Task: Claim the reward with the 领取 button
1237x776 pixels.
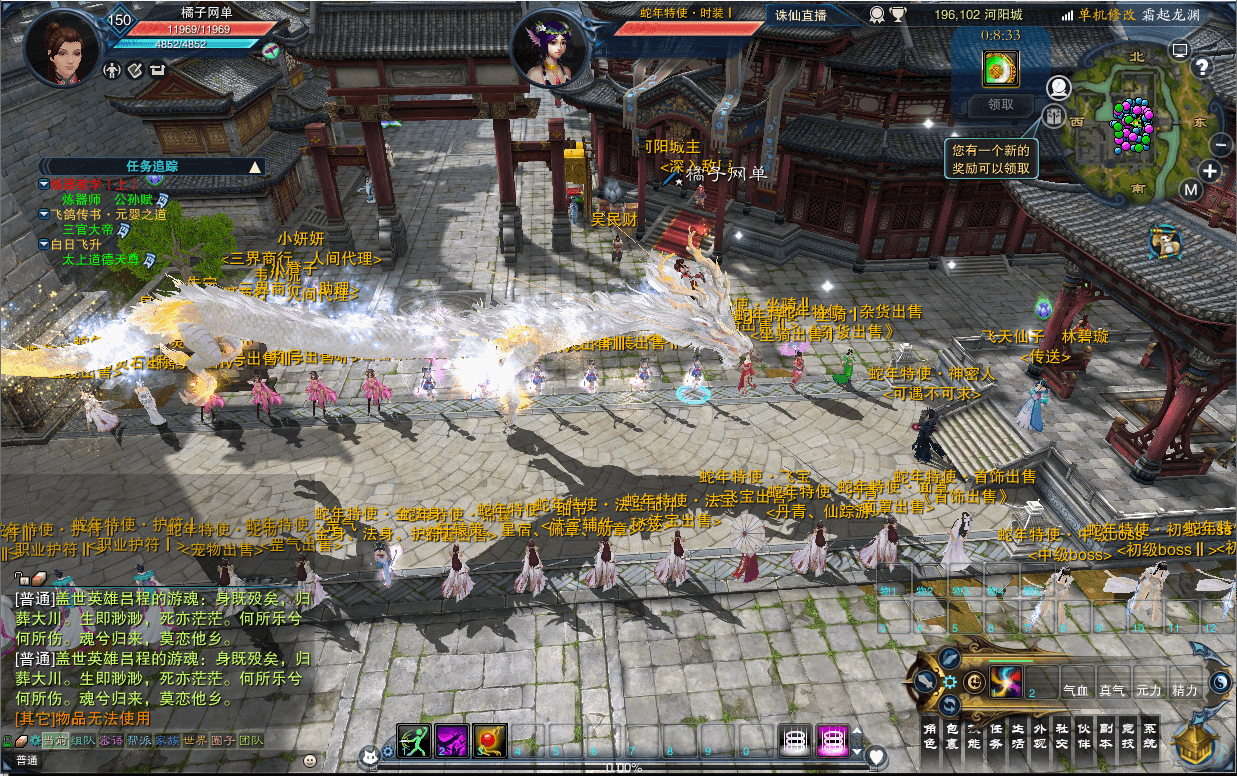Action: (1001, 104)
